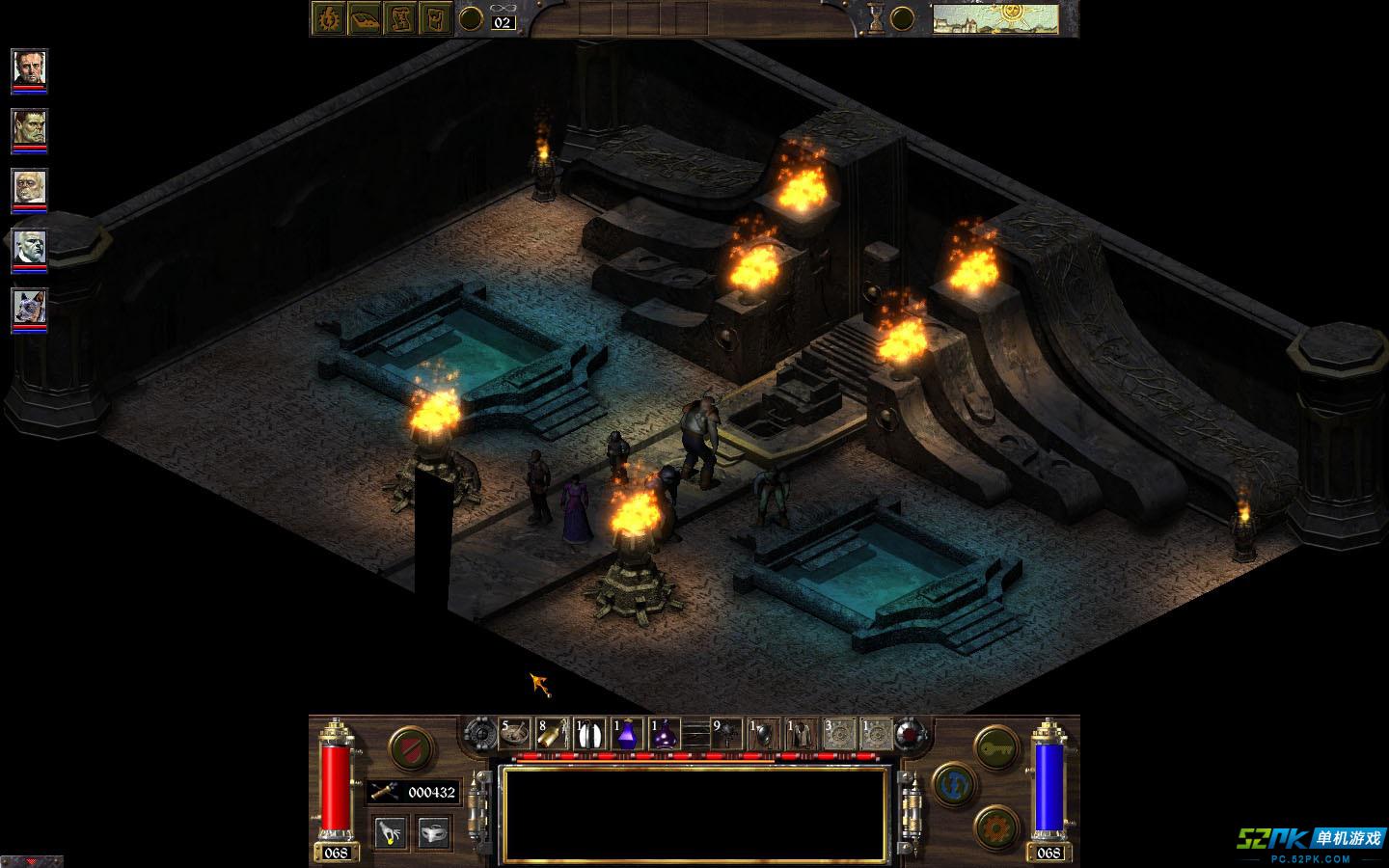Click the blue swirl spells button
The width and height of the screenshot is (1389, 868).
pos(954,785)
